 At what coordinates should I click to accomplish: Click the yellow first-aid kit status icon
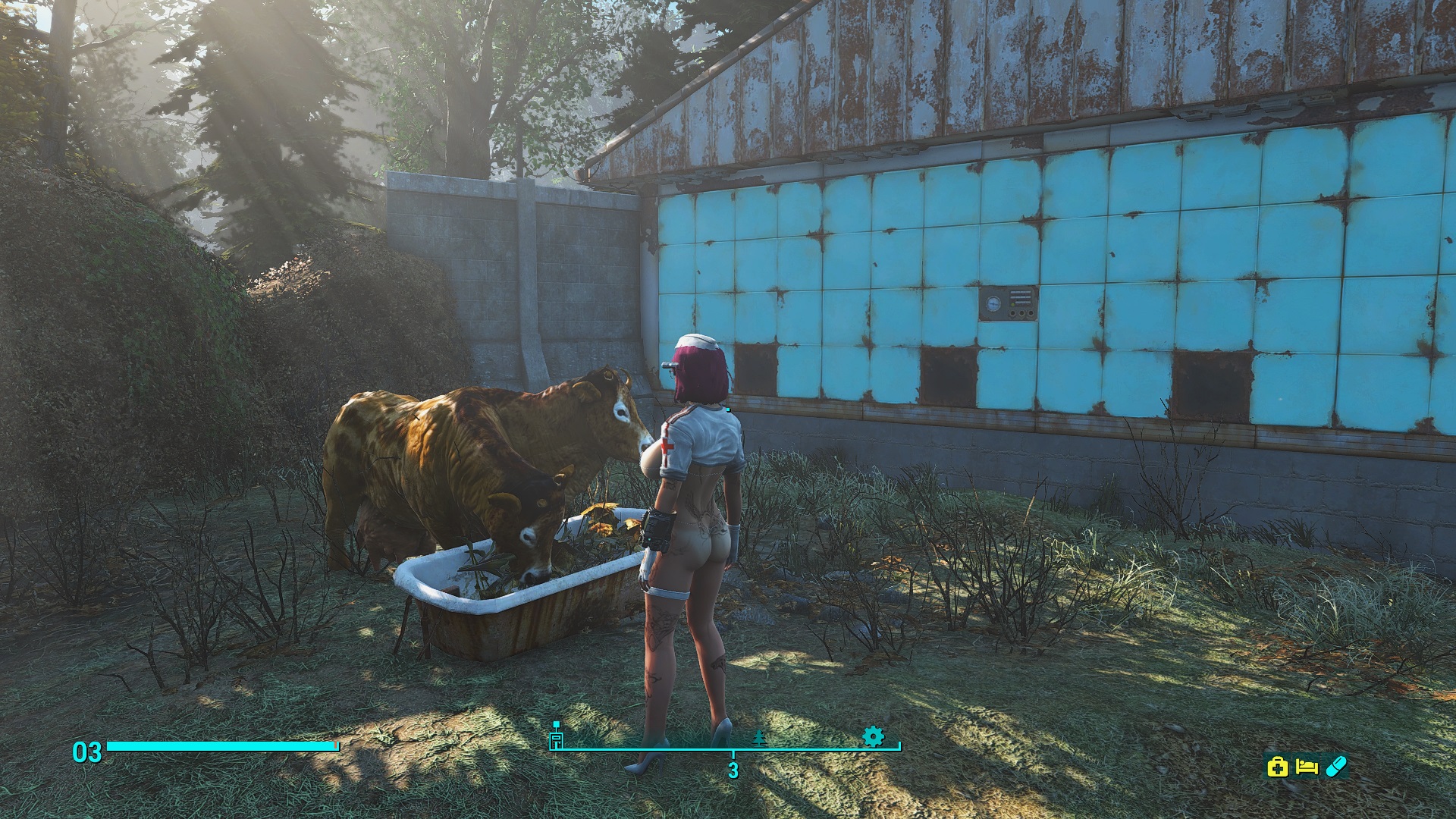[x=1278, y=767]
